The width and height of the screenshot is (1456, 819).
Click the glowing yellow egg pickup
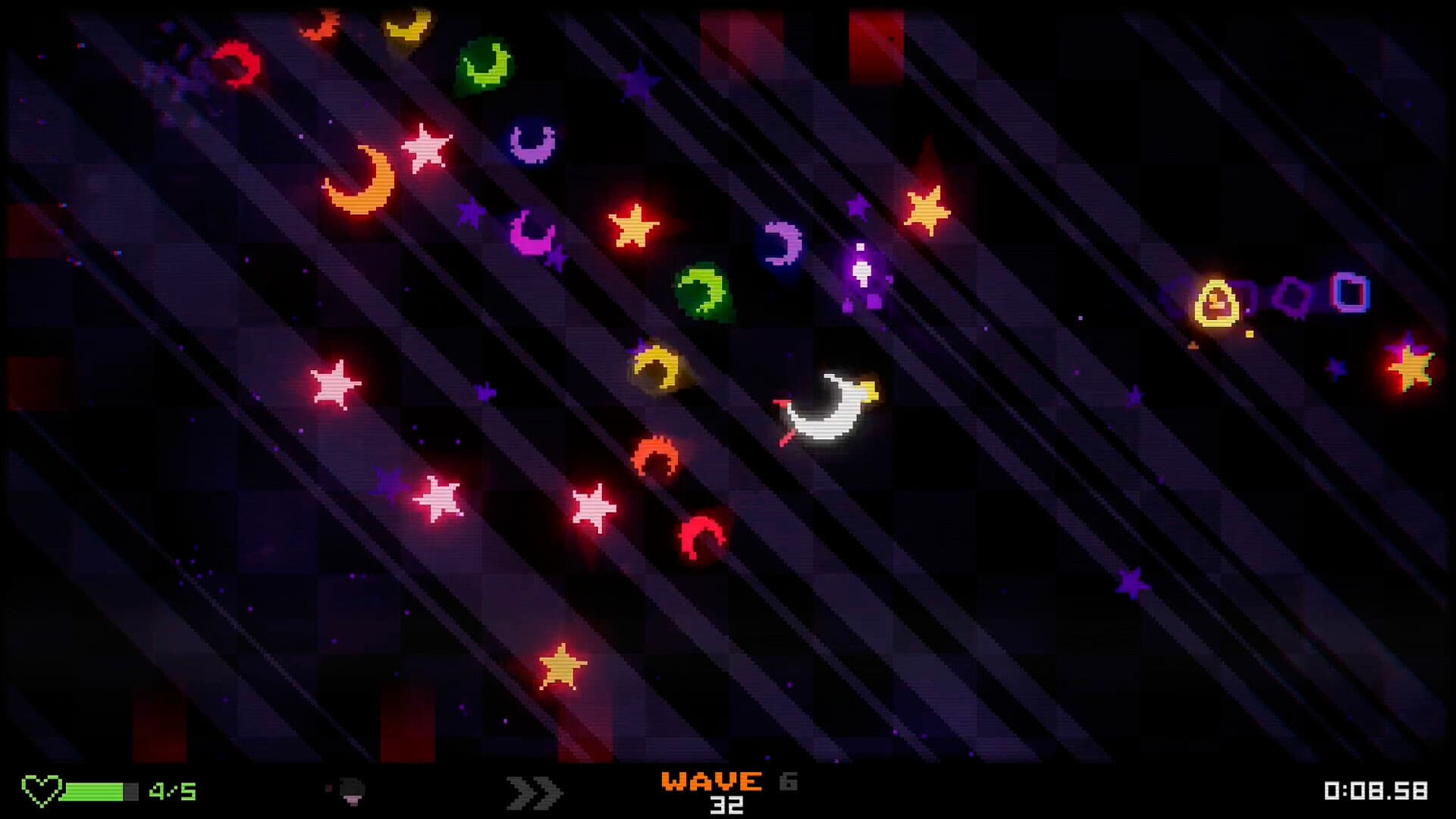(1216, 303)
